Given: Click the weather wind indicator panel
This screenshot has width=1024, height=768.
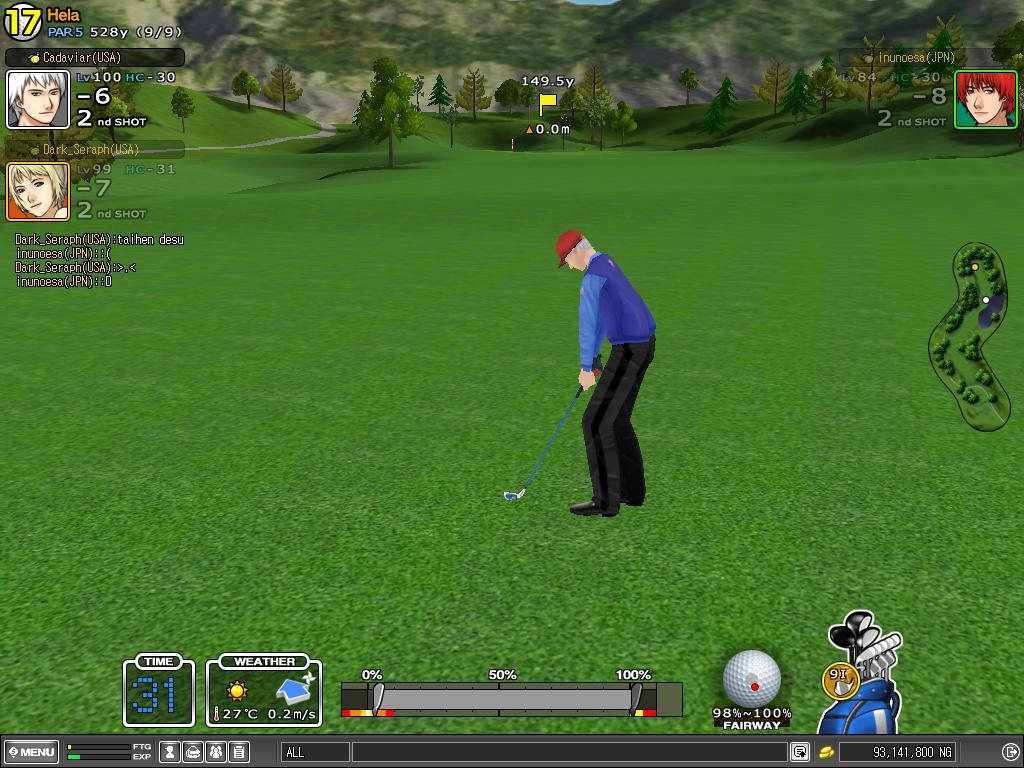Looking at the screenshot, I should point(264,691).
